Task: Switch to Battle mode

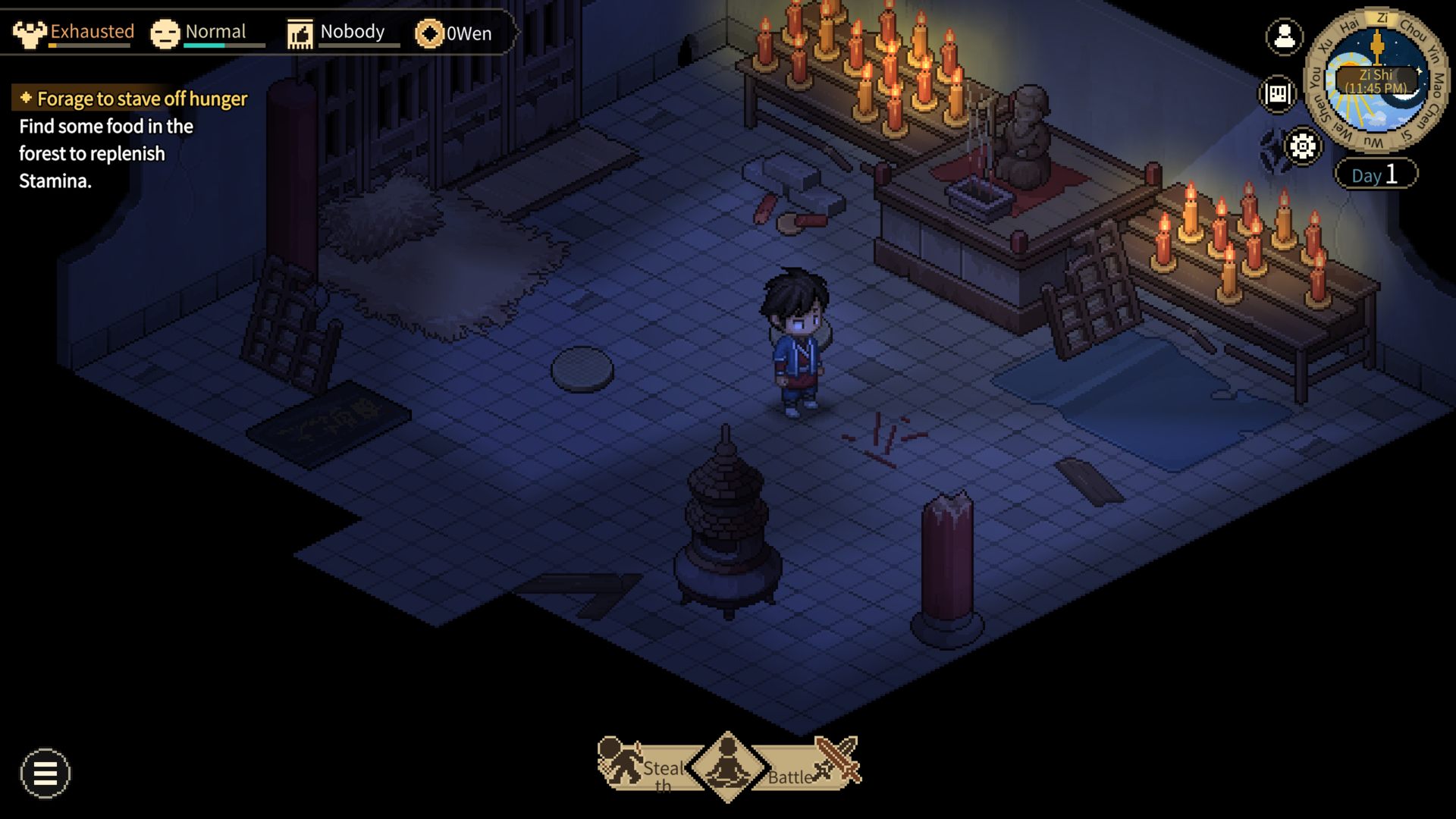Action: click(x=813, y=766)
